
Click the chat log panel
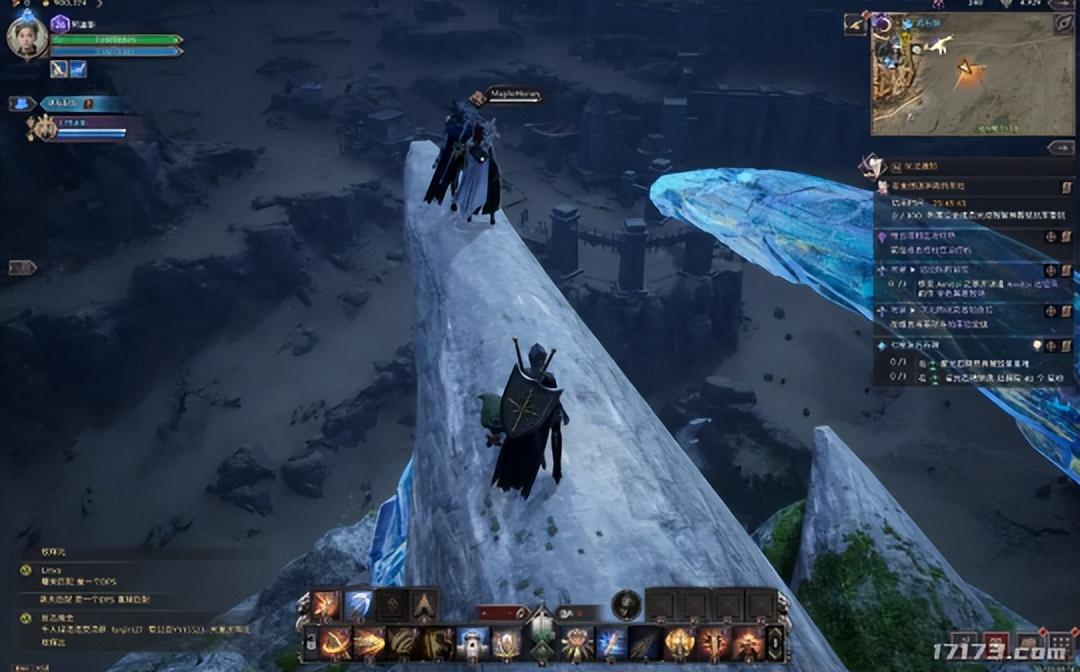[x=130, y=600]
